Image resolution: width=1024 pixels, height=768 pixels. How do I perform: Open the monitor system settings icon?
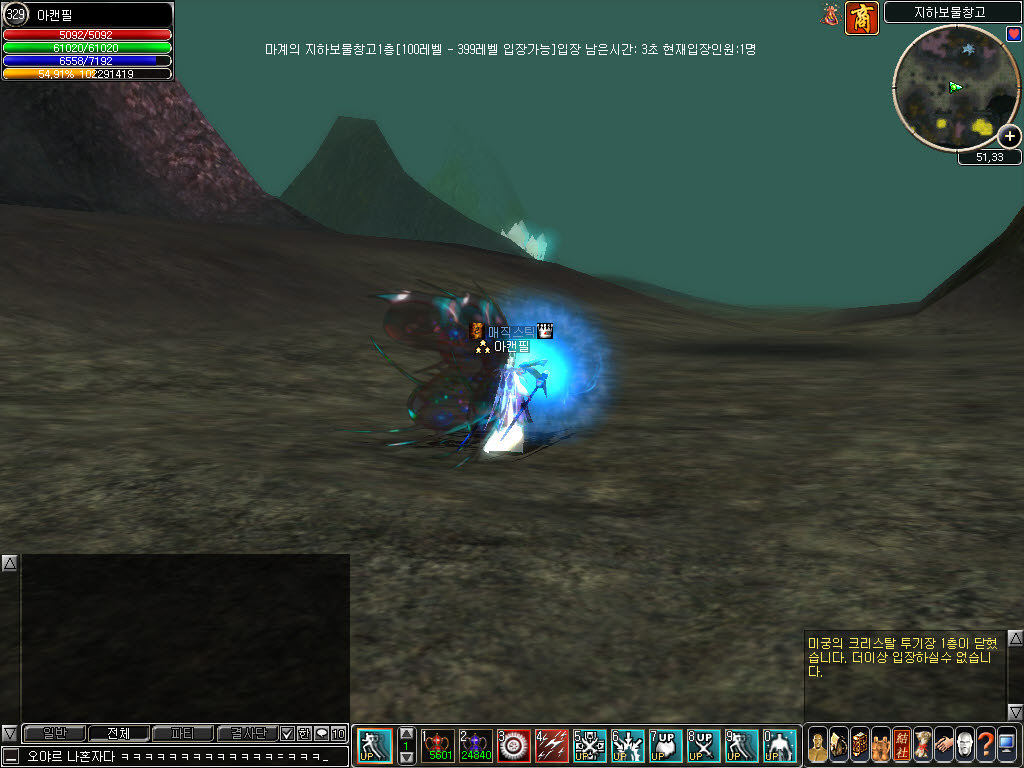[1007, 743]
